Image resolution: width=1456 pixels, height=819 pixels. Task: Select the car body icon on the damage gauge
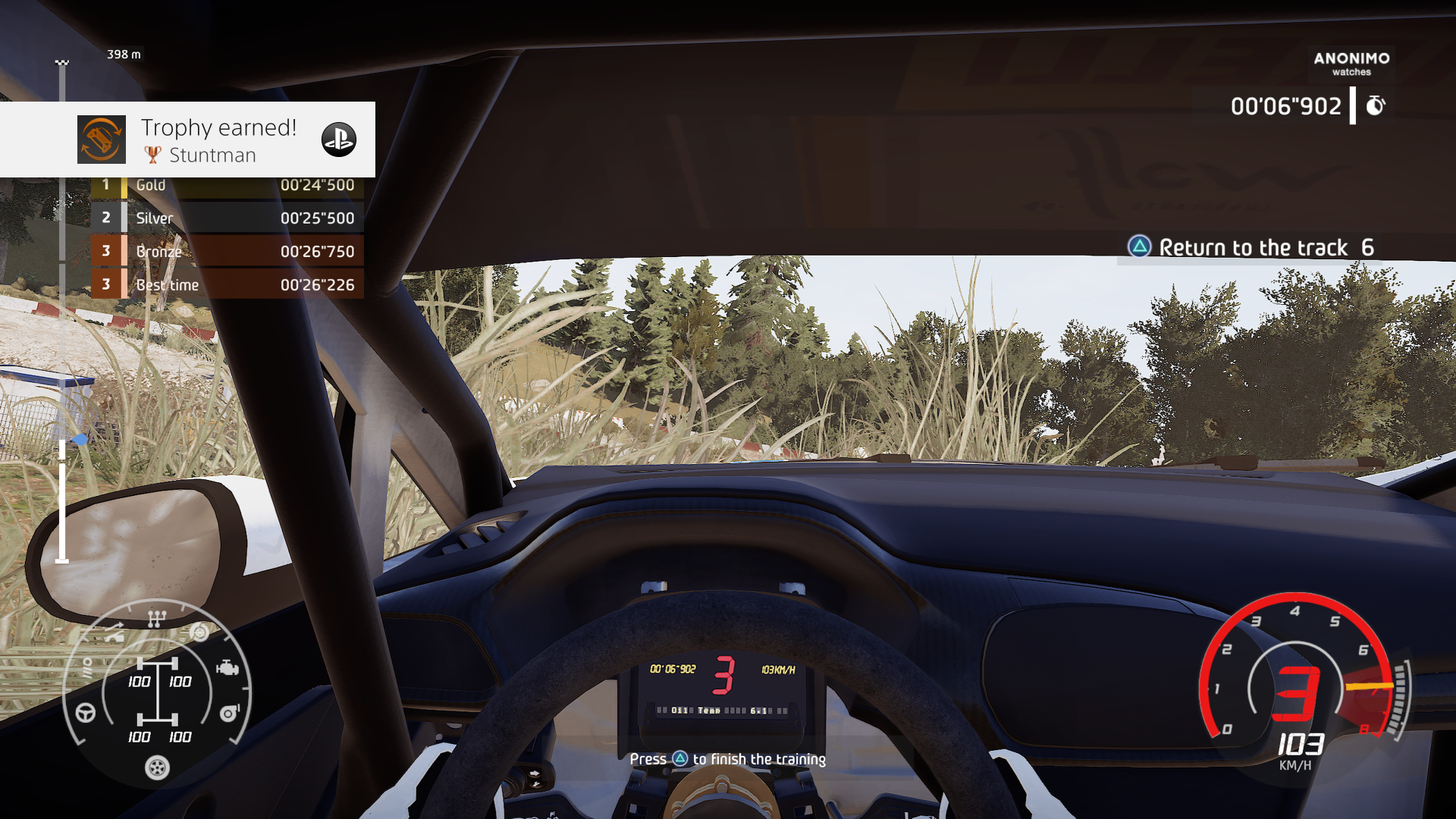point(115,634)
